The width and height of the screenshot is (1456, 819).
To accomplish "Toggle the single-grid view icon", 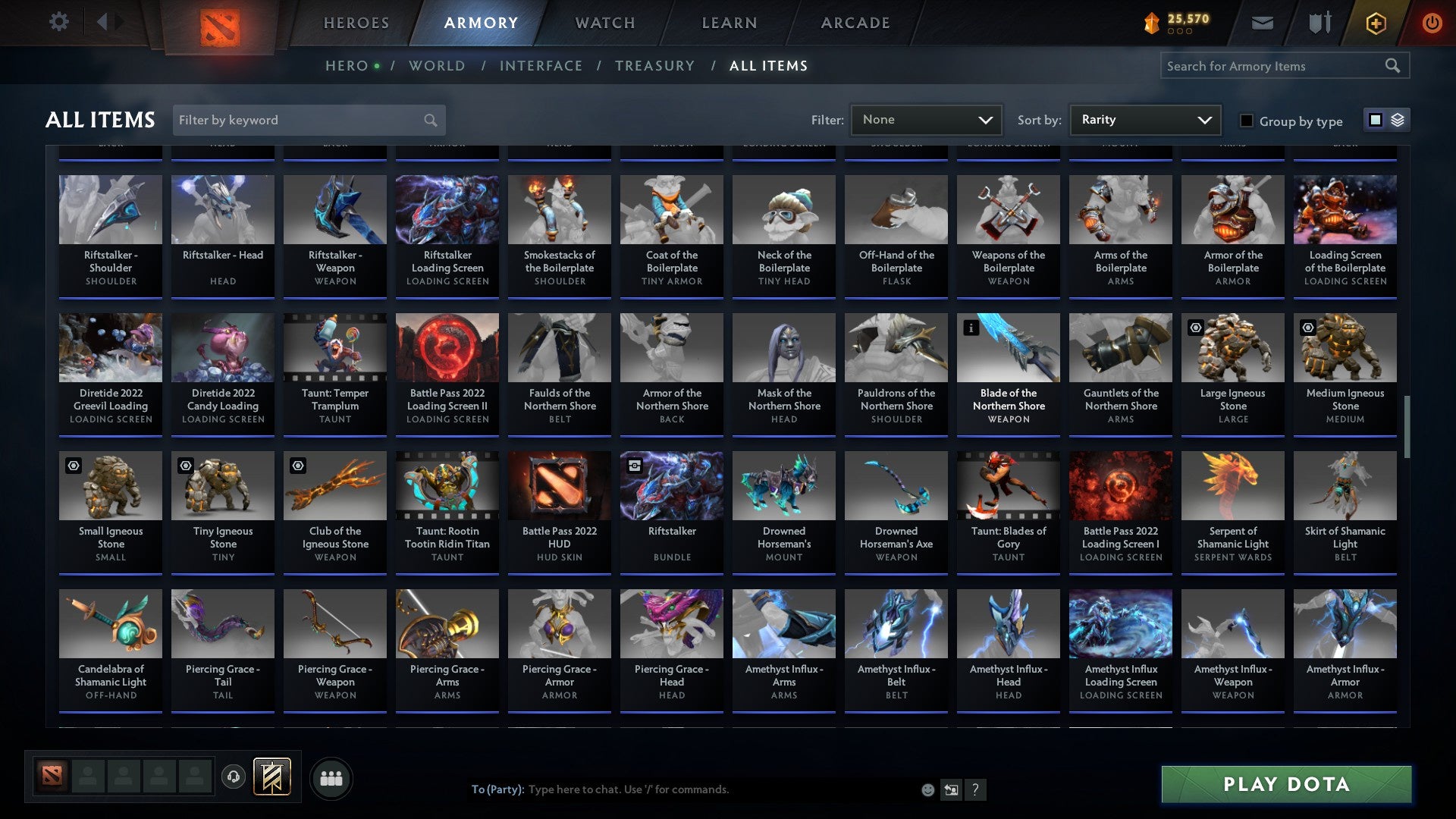I will point(1375,120).
